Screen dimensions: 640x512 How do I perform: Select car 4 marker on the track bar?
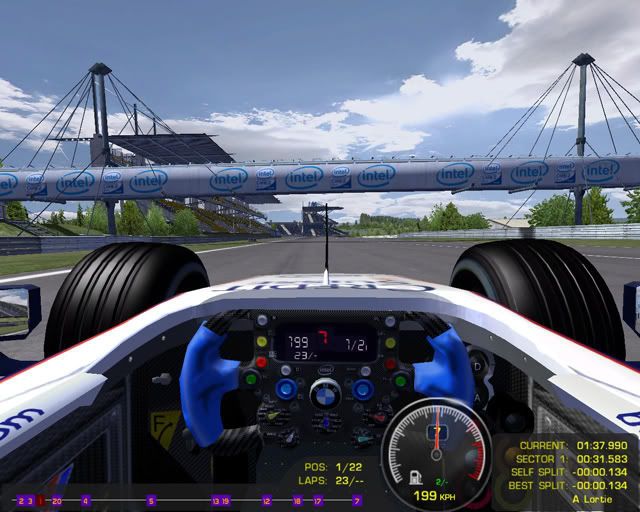[x=86, y=500]
